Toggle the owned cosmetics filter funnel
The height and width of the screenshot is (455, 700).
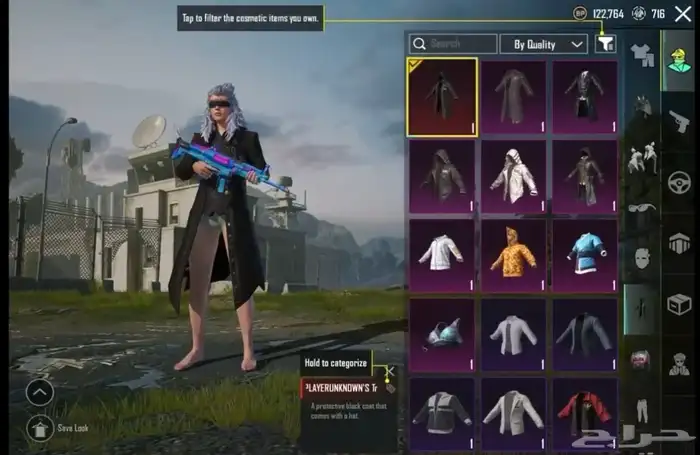click(x=605, y=44)
